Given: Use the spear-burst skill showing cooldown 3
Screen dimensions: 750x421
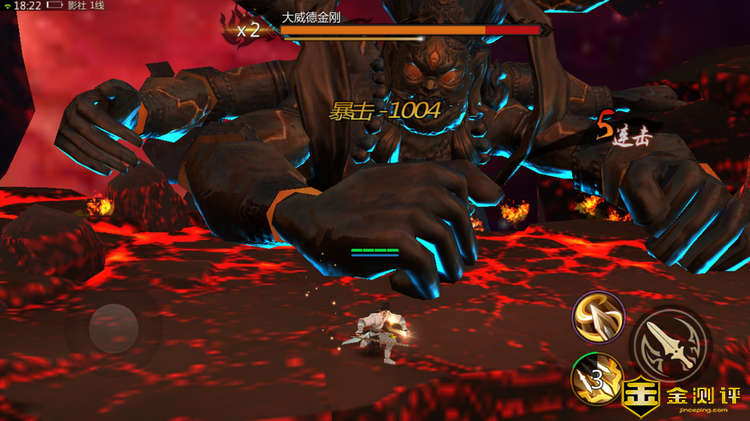Looking at the screenshot, I should click(x=596, y=379).
